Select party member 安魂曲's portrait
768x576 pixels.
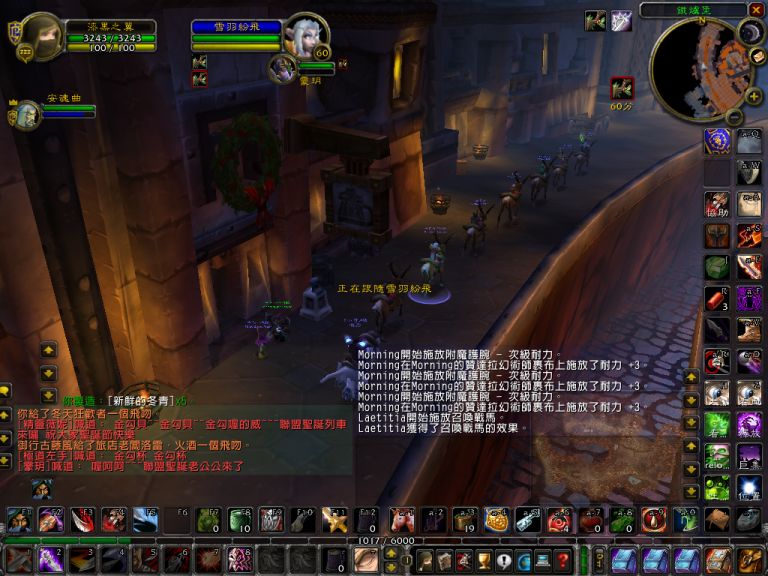coord(26,115)
